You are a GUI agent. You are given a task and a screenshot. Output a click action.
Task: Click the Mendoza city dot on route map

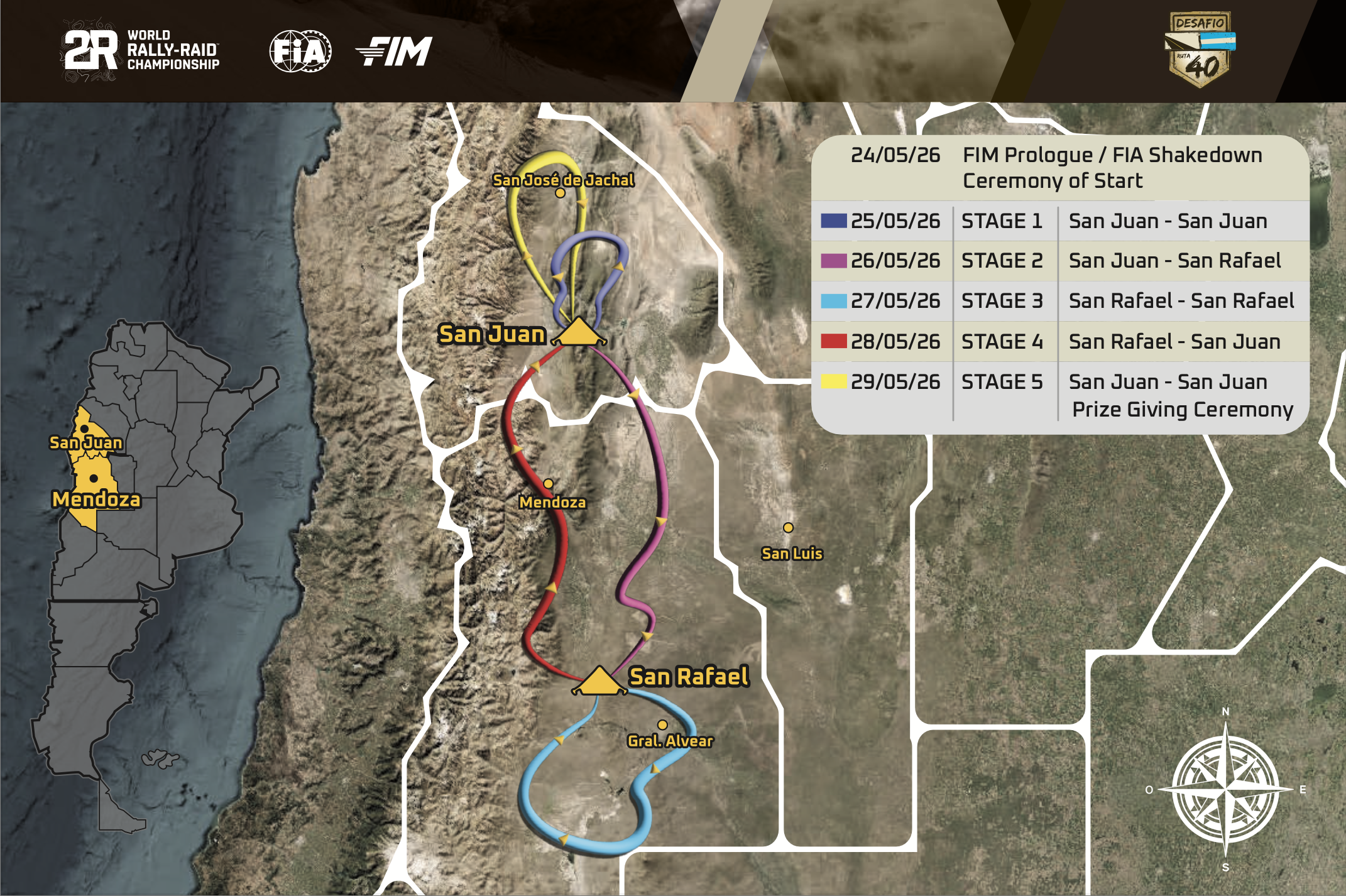tap(549, 484)
